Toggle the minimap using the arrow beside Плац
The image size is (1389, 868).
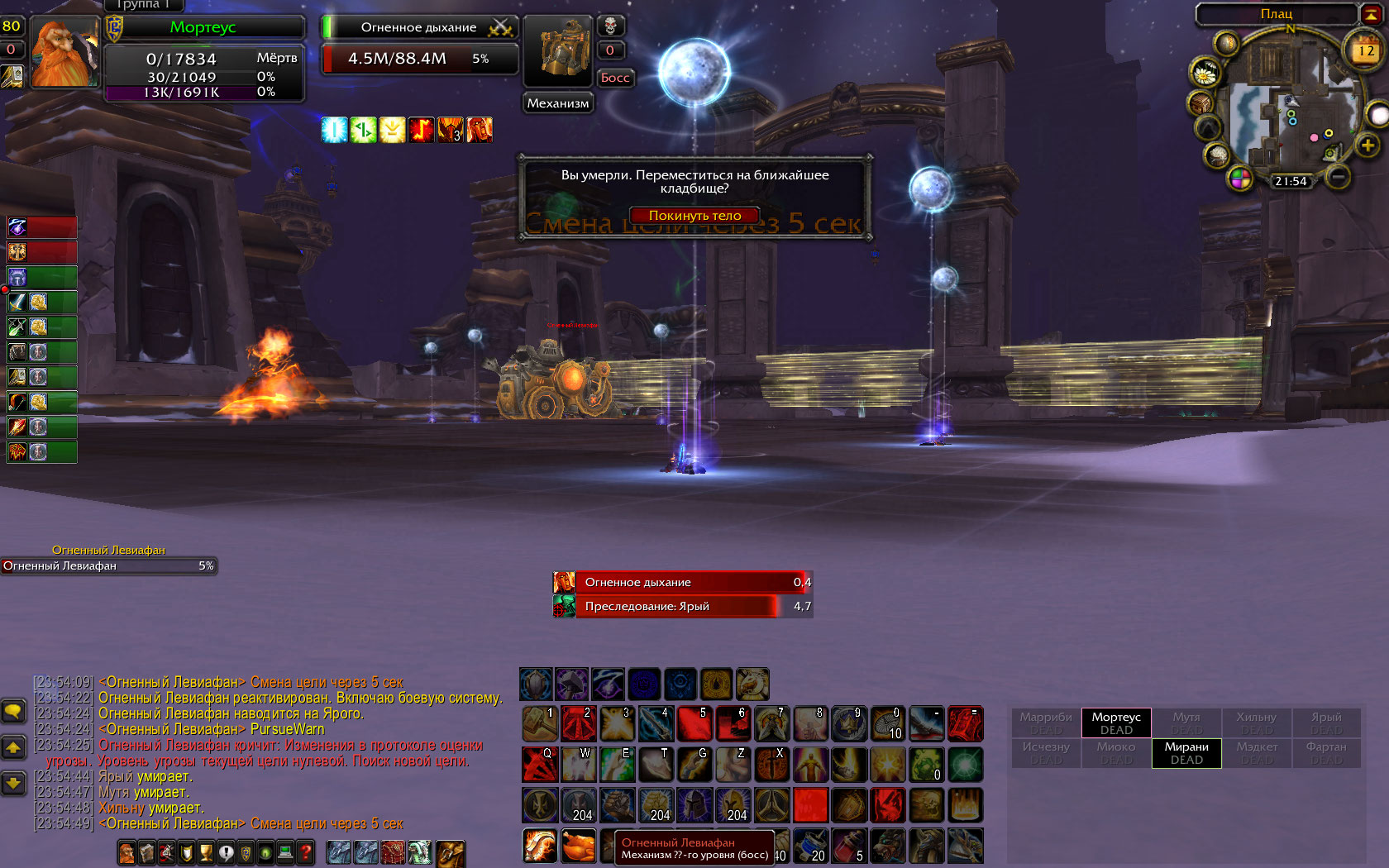[x=1371, y=14]
